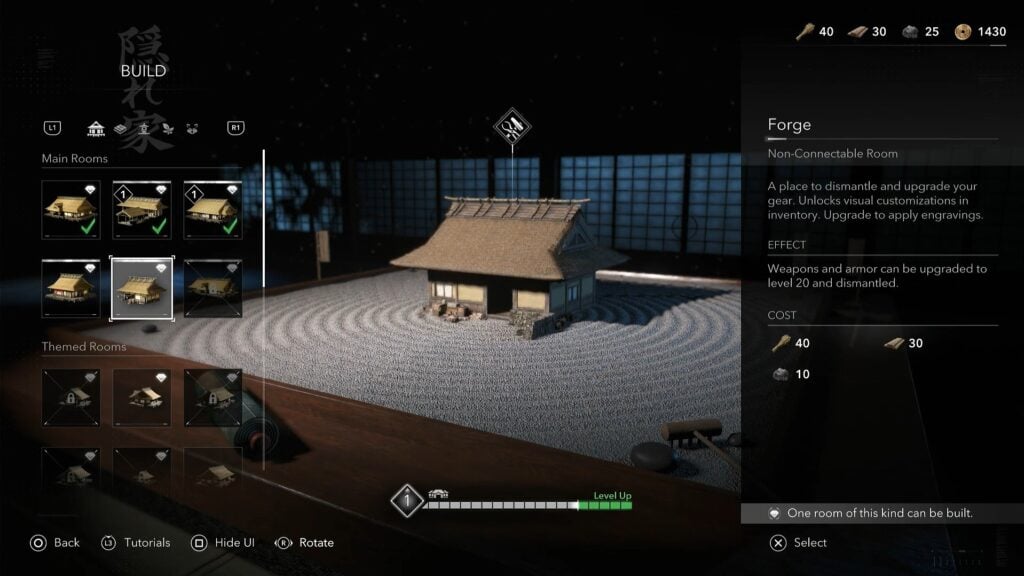
Task: Open the tatami flooring category tab
Action: coord(120,128)
